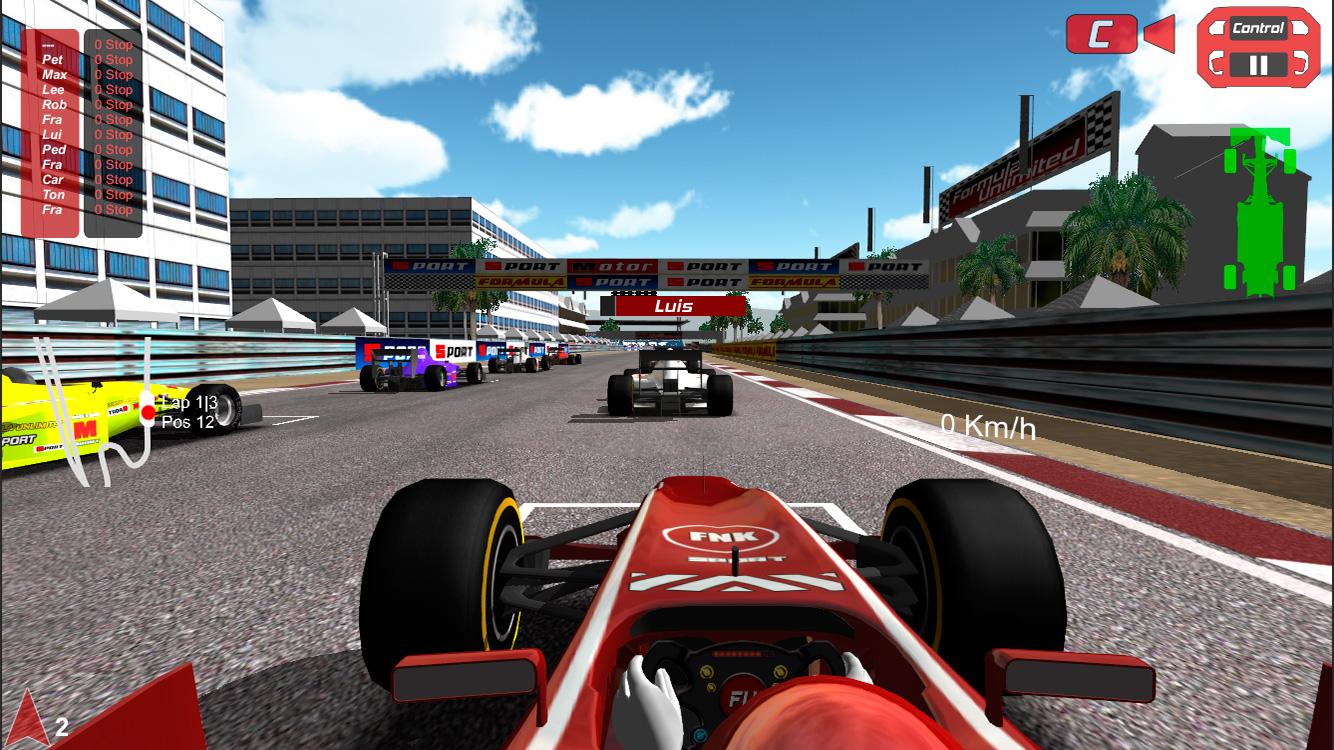This screenshot has height=750, width=1334.
Task: Click the red Control label strip
Action: coord(1258,29)
